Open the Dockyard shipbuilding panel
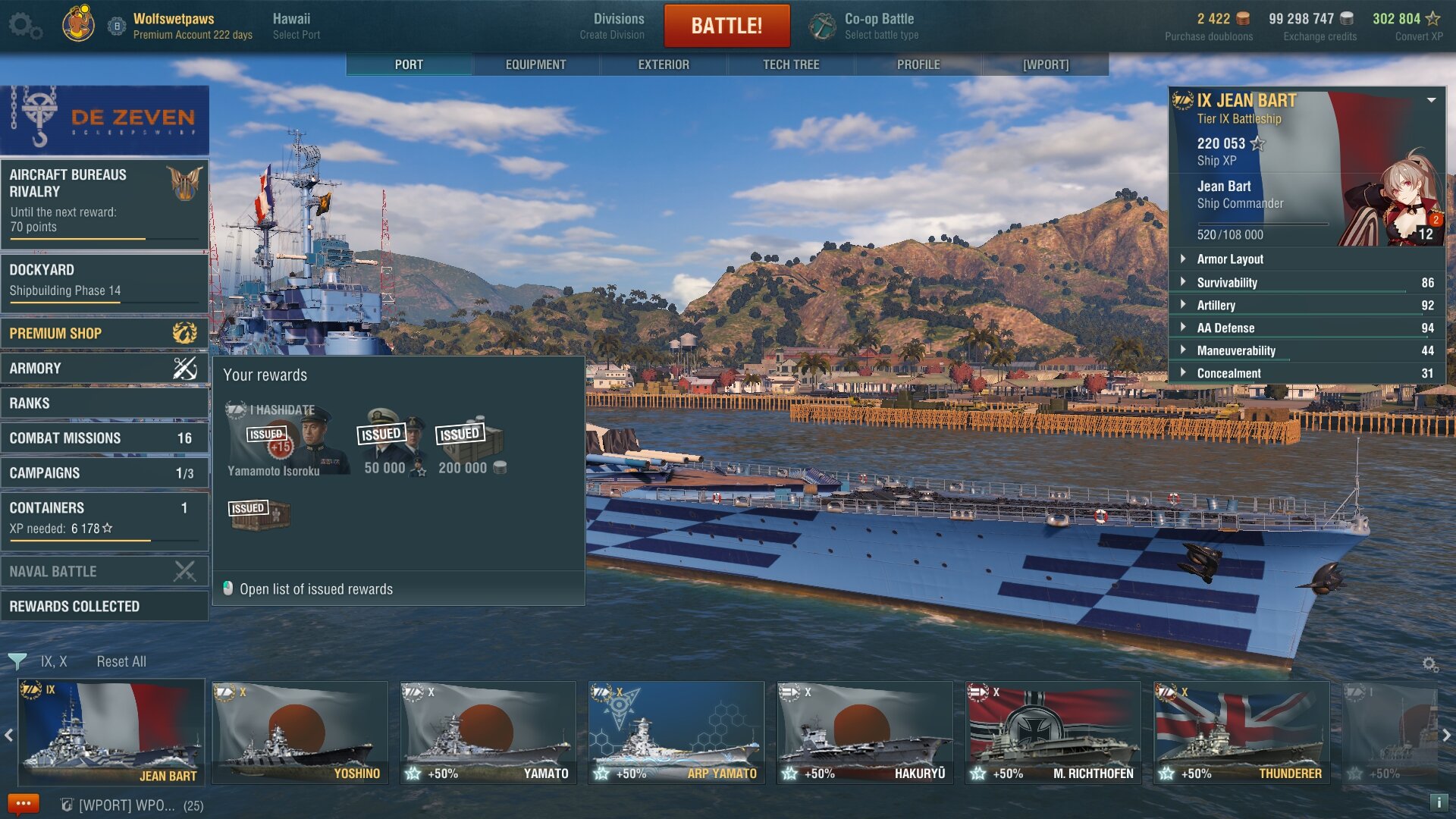 pyautogui.click(x=104, y=281)
